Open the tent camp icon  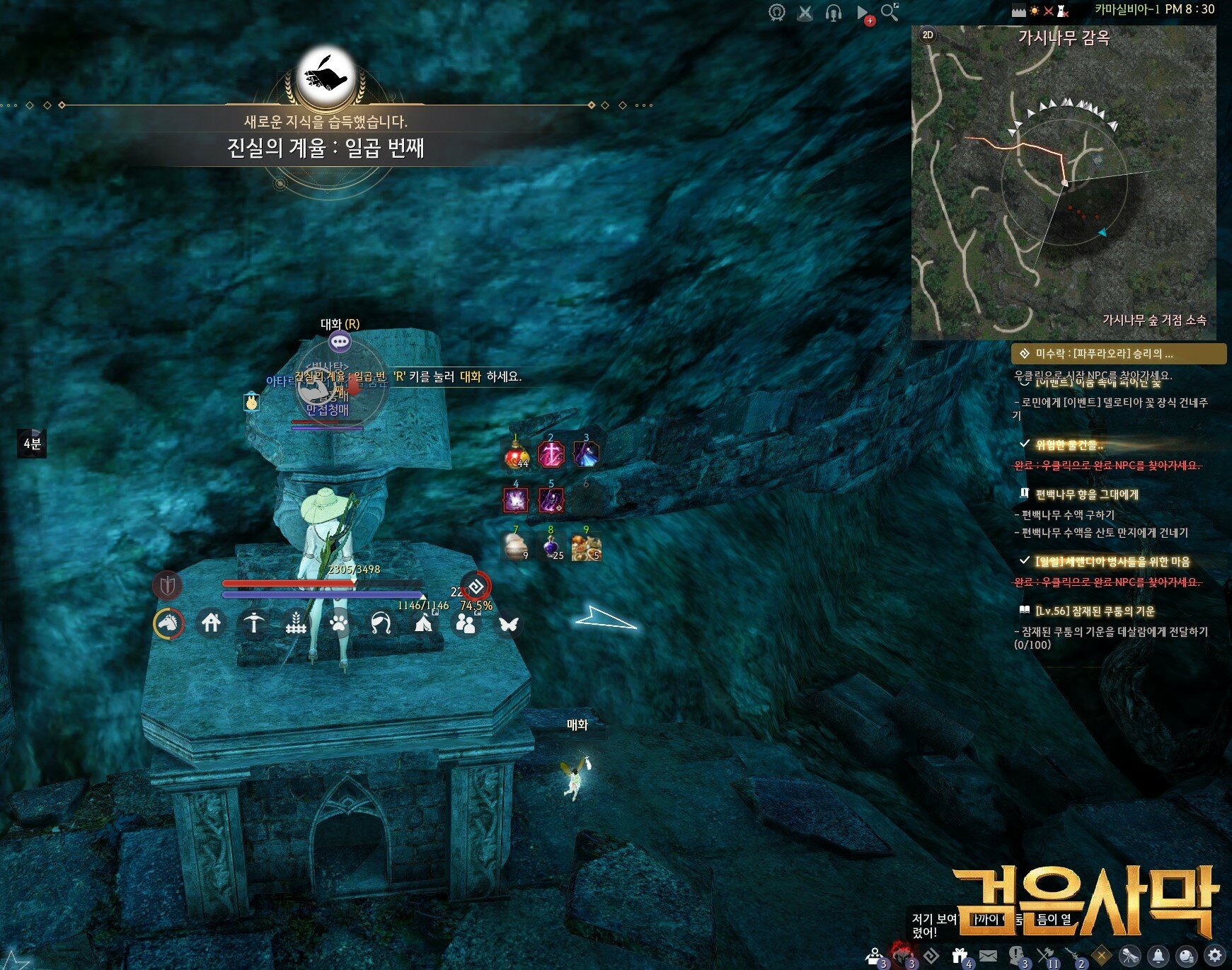(423, 623)
